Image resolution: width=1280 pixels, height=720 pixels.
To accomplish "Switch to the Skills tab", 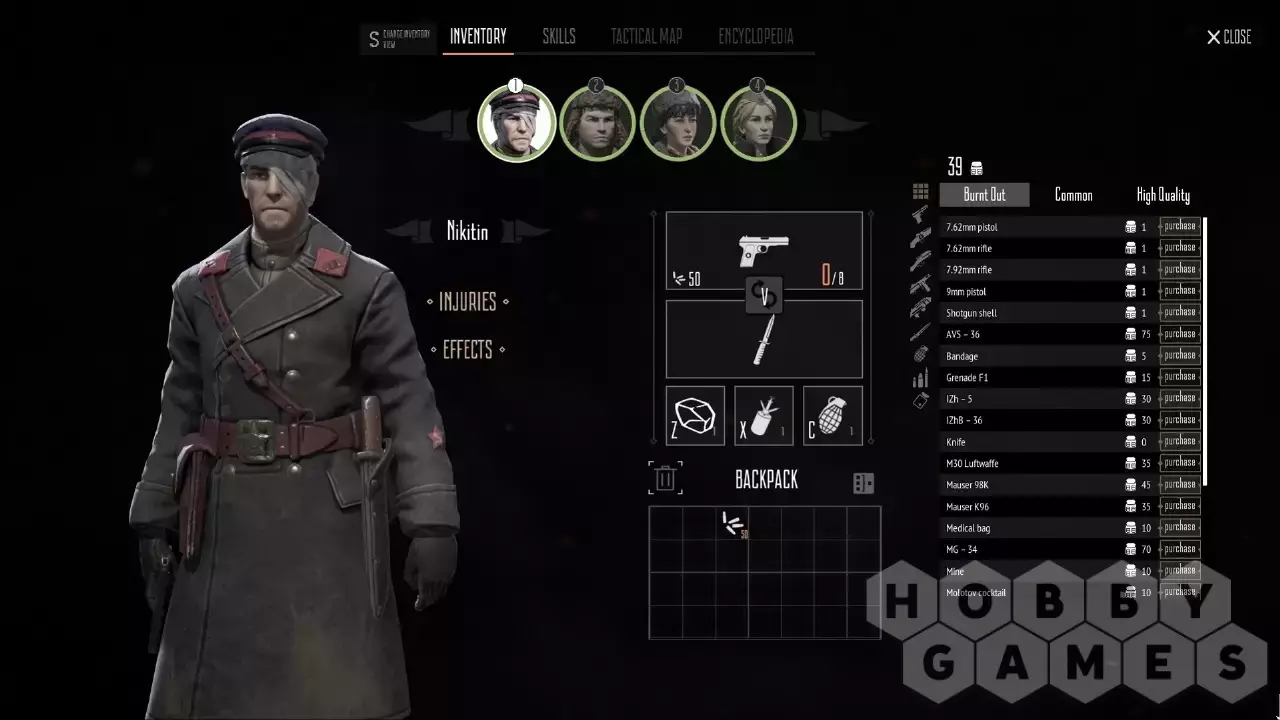I will click(559, 37).
